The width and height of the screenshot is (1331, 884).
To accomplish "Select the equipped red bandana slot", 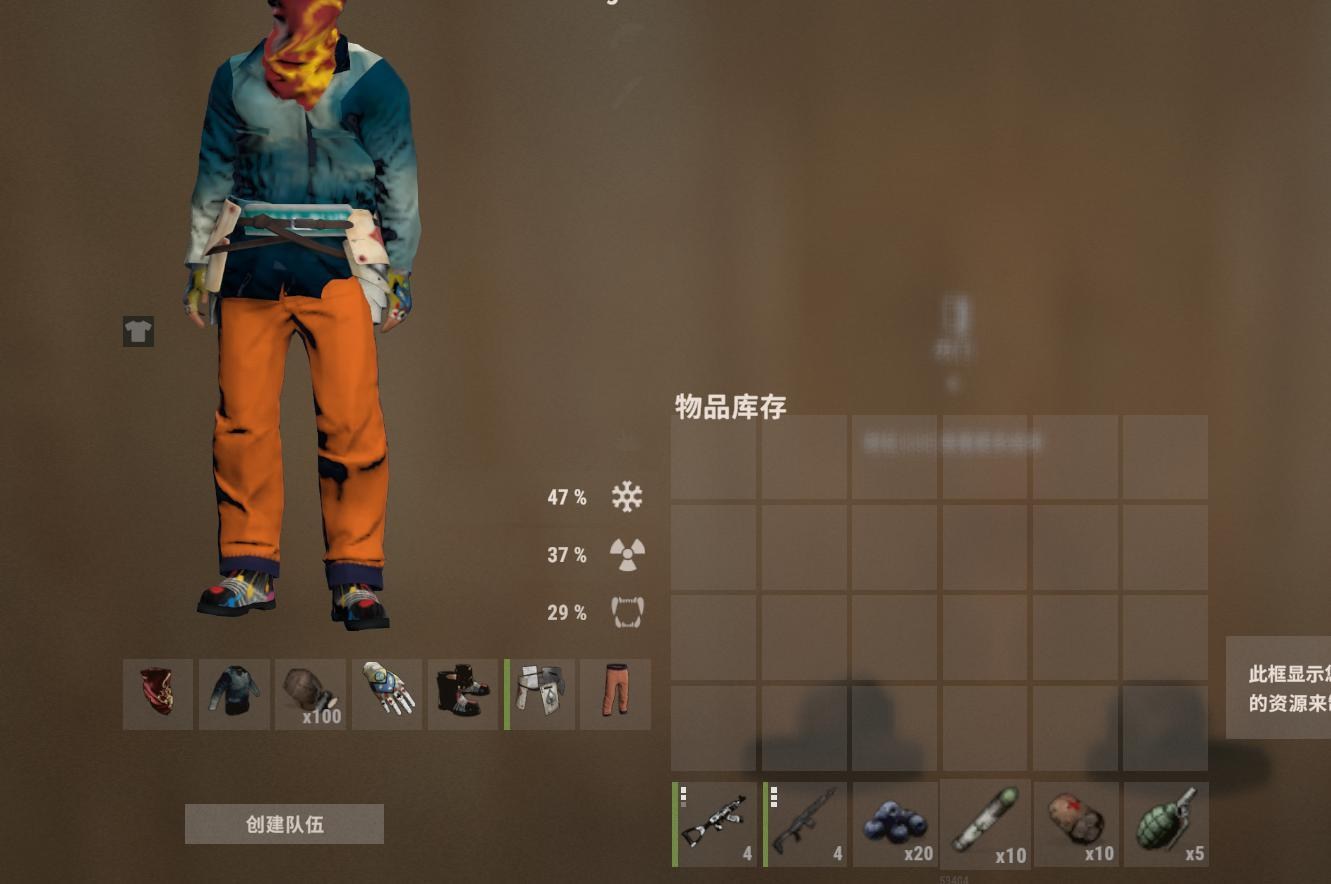I will pos(157,694).
